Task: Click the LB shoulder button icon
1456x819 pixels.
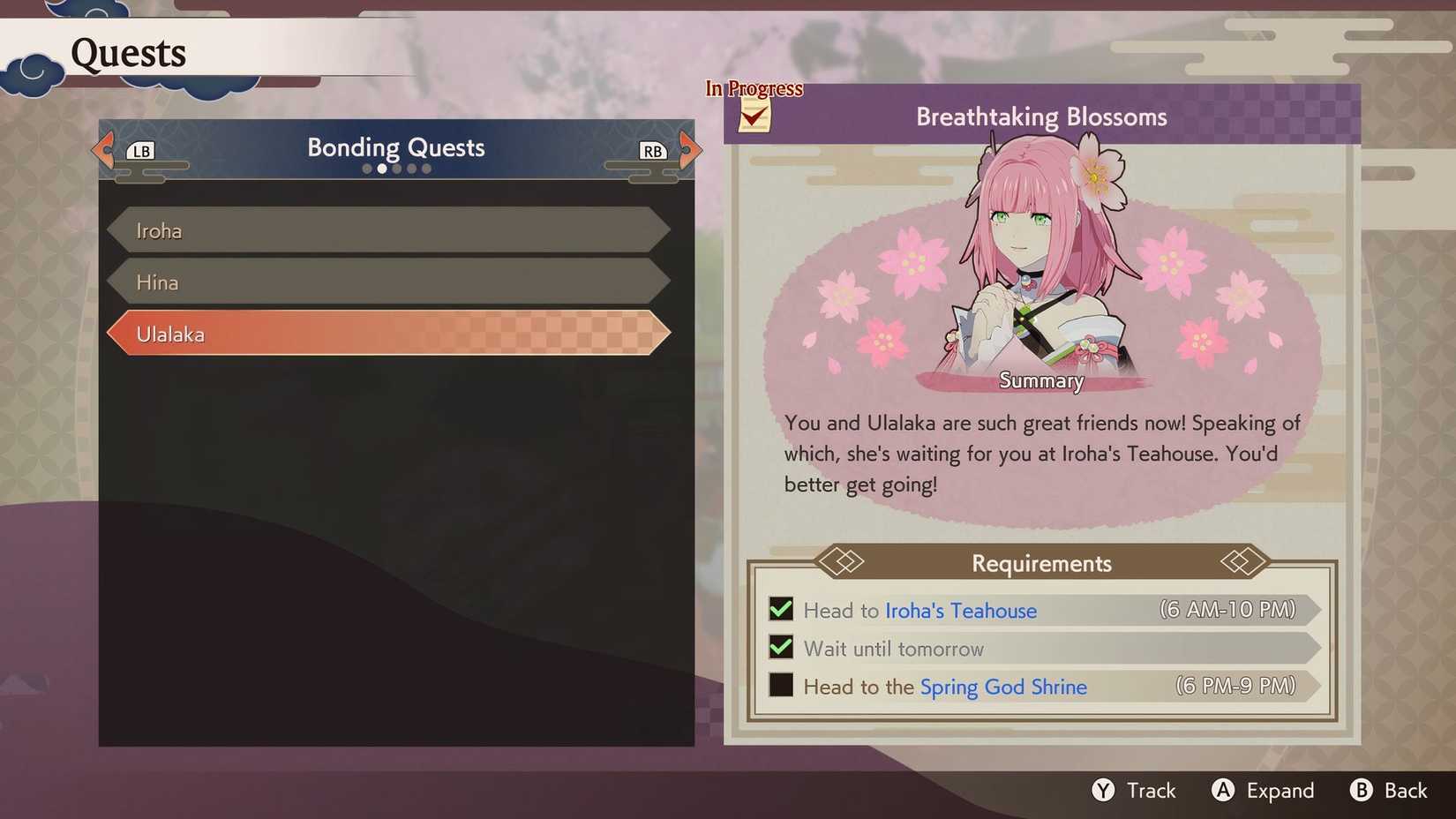Action: [141, 150]
